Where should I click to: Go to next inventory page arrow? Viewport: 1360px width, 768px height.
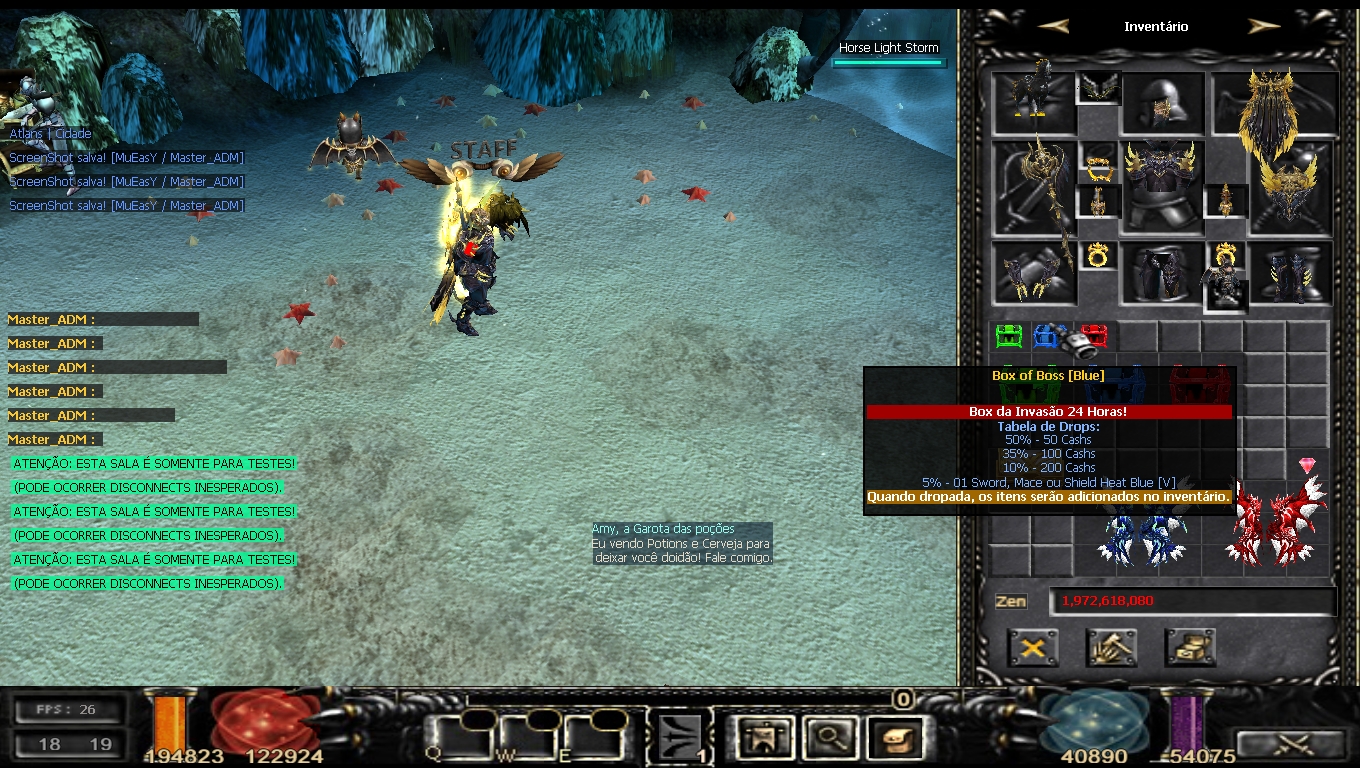click(1265, 27)
